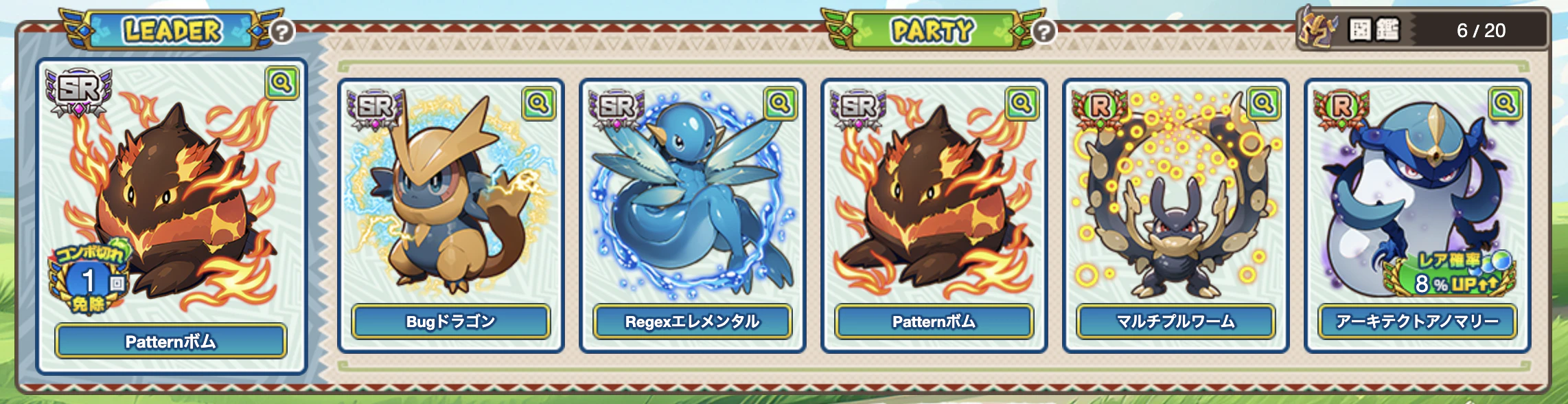Magnify the Bugドラゴン card
The width and height of the screenshot is (1568, 404).
pyautogui.click(x=538, y=104)
